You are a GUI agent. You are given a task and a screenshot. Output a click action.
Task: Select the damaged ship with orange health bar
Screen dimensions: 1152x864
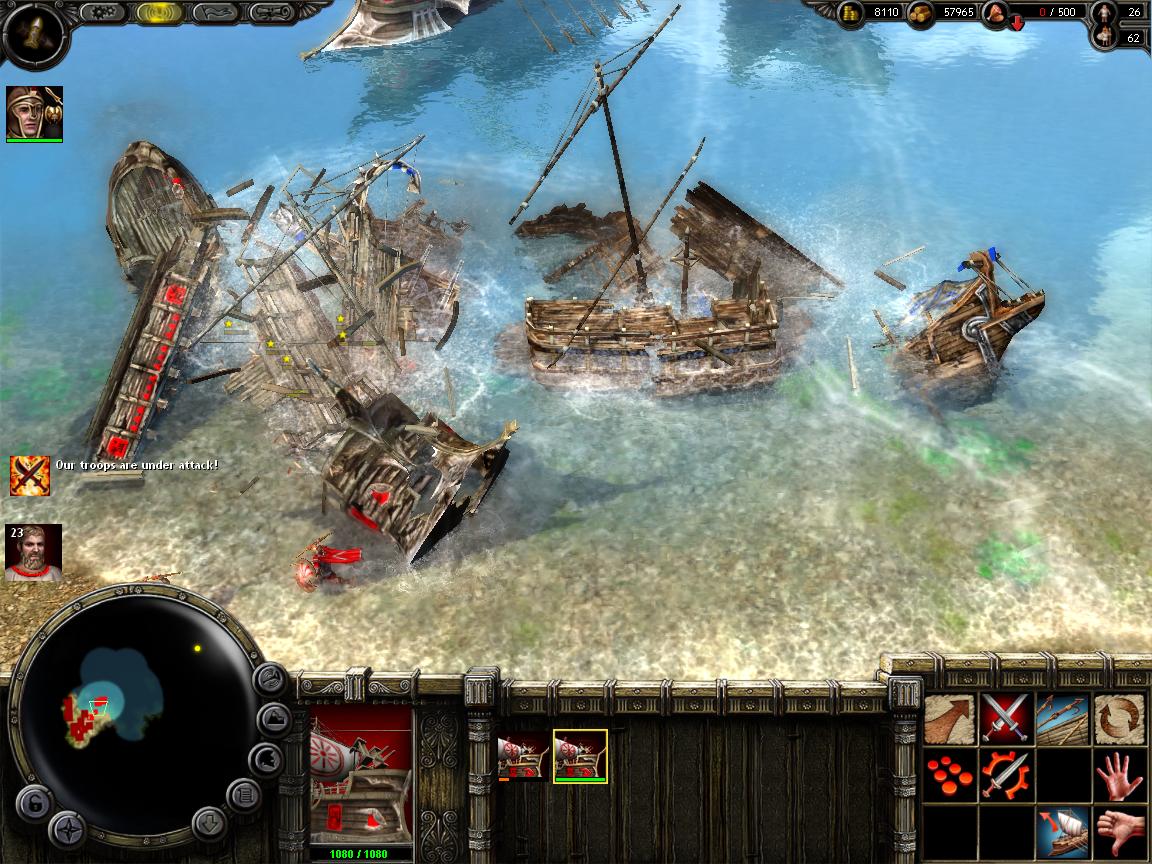524,755
